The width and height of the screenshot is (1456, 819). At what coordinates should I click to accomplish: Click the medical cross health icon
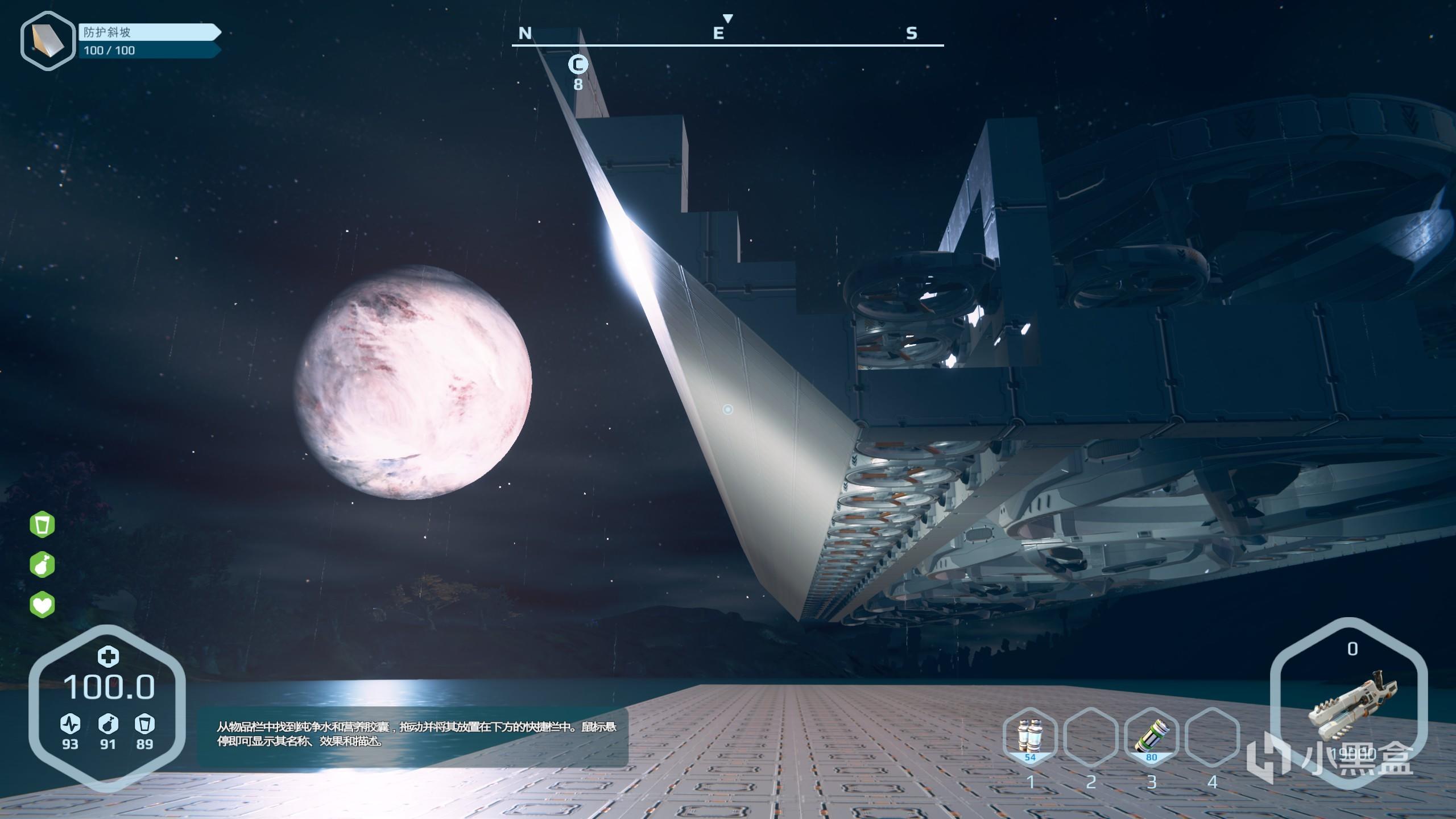[x=107, y=657]
